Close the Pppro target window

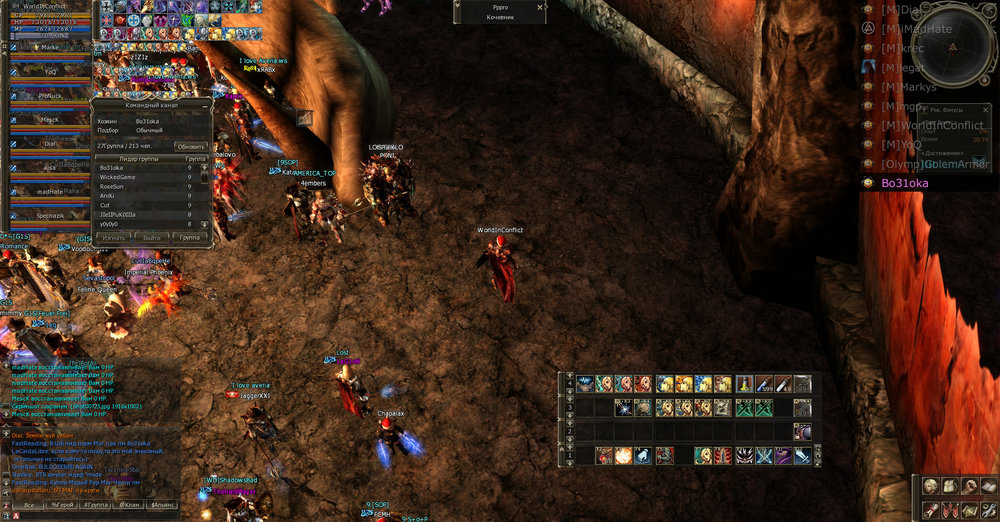pyautogui.click(x=541, y=7)
